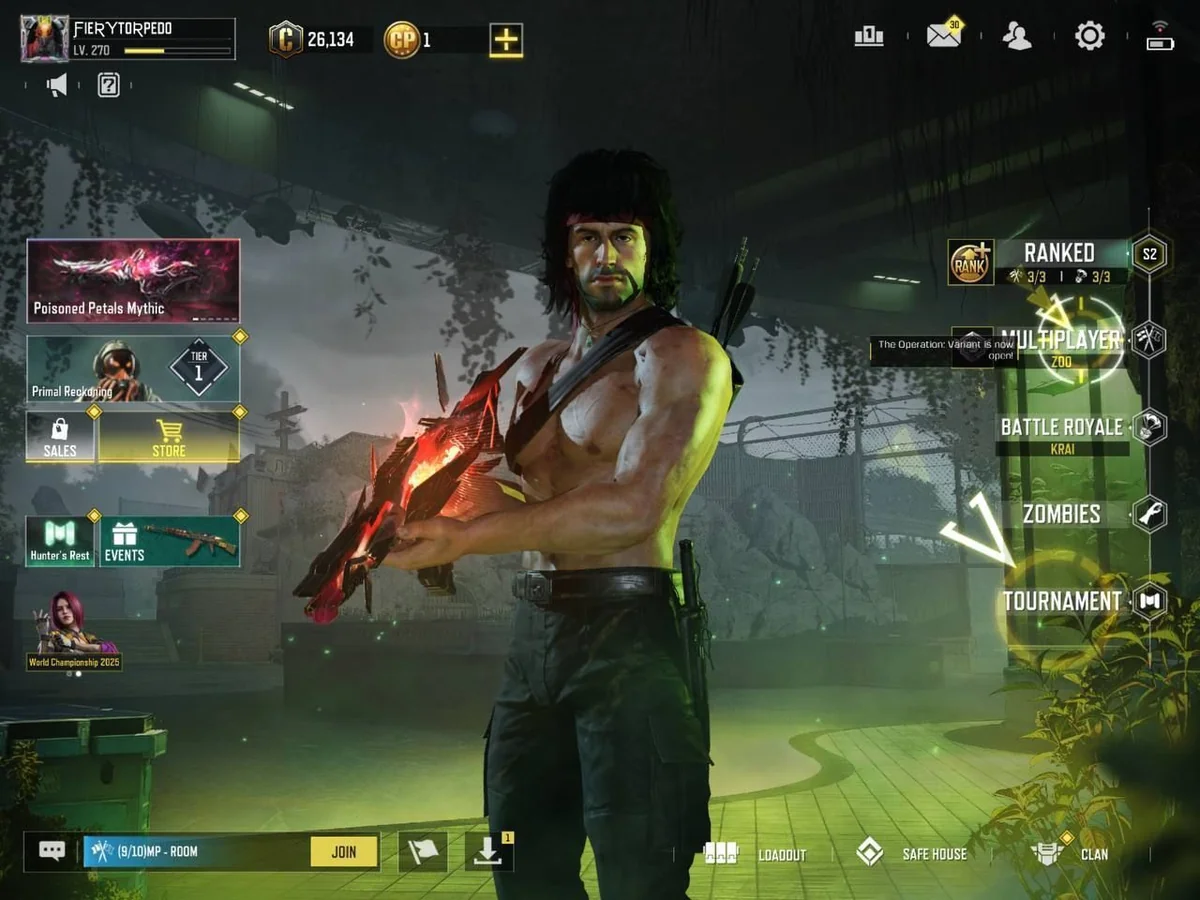The image size is (1200, 900).
Task: Add CP with the yellow plus button
Action: pos(506,40)
